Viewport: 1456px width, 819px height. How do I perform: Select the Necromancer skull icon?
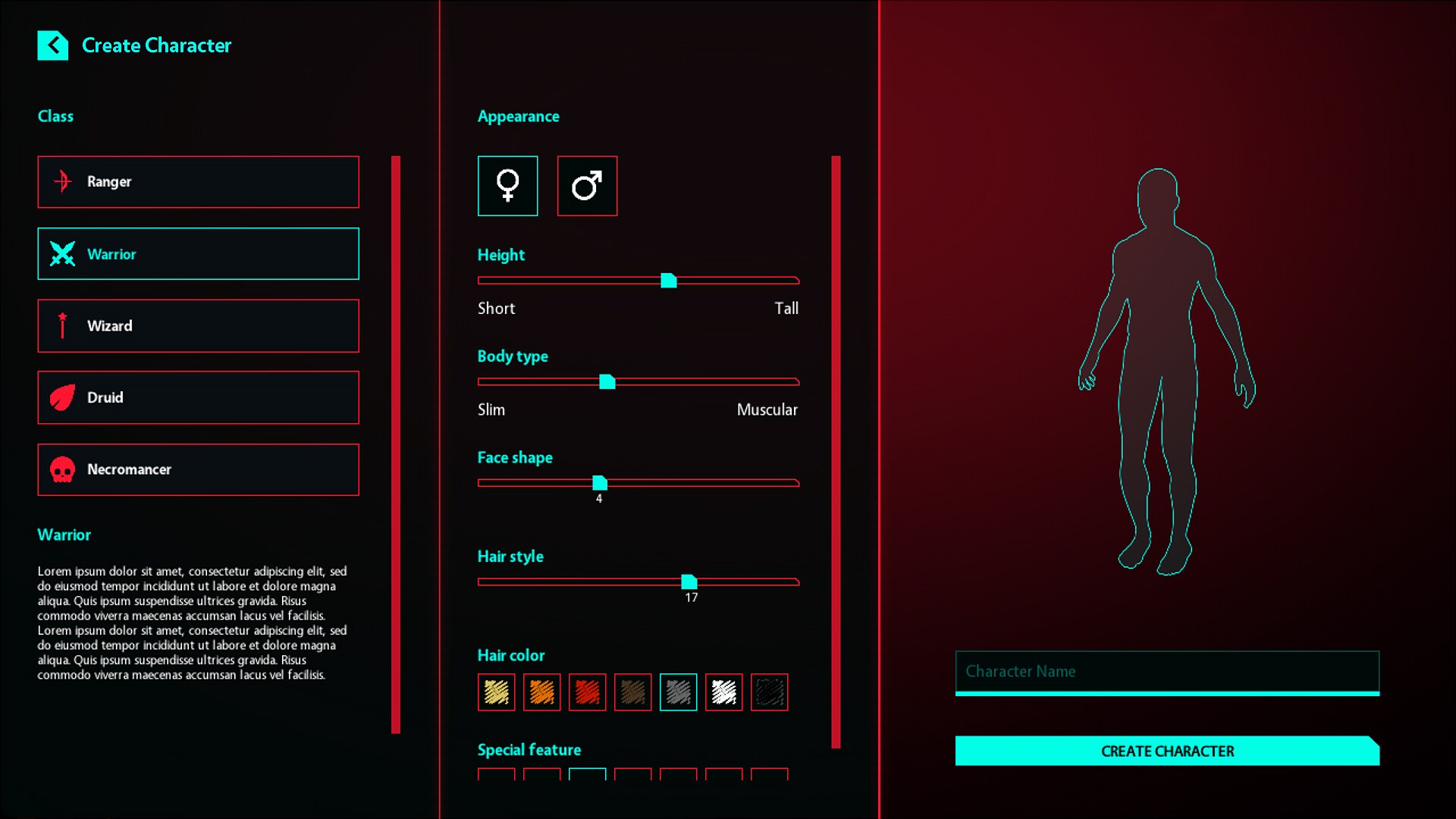tap(62, 469)
